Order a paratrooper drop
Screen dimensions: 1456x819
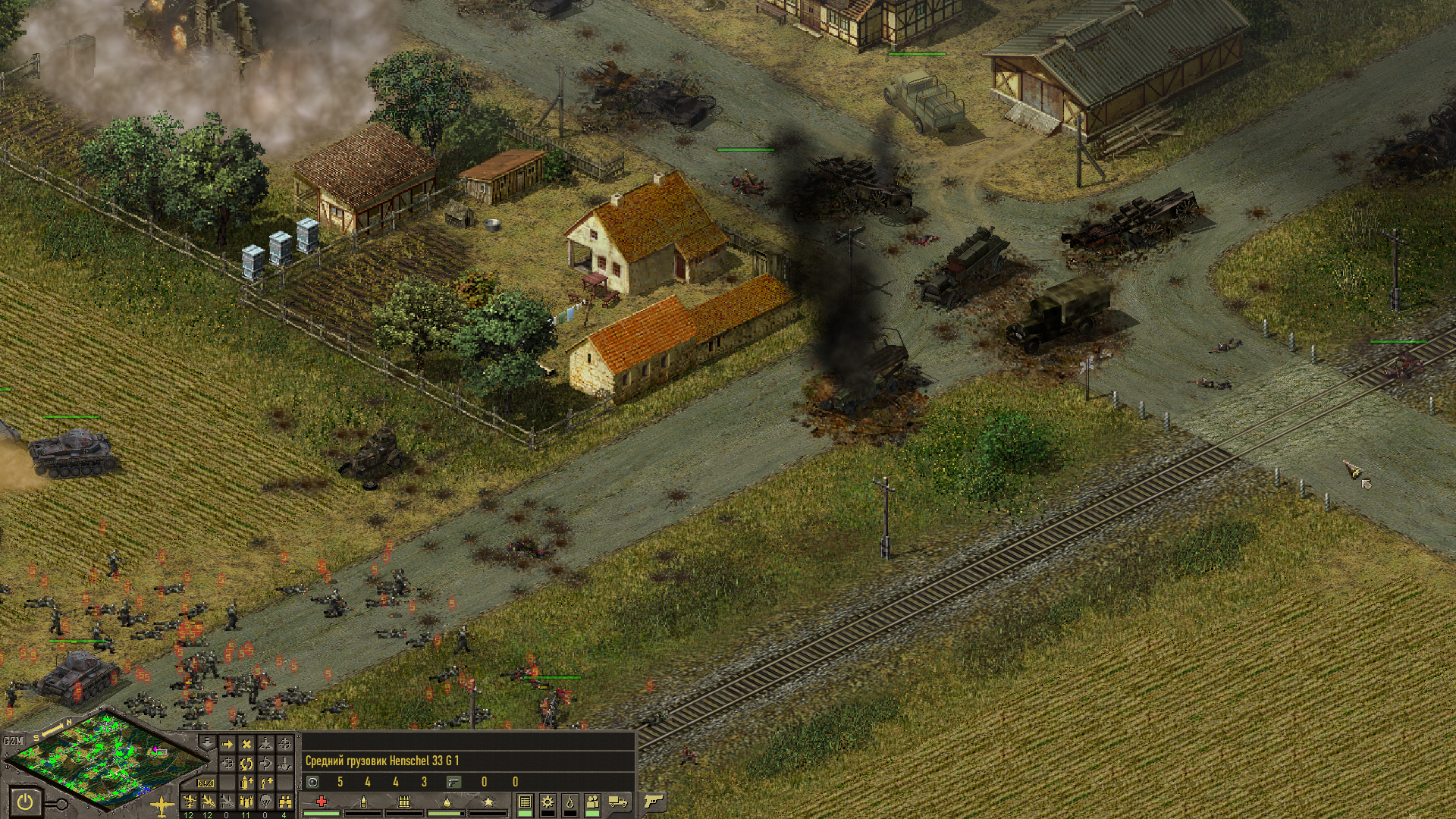tap(265, 802)
